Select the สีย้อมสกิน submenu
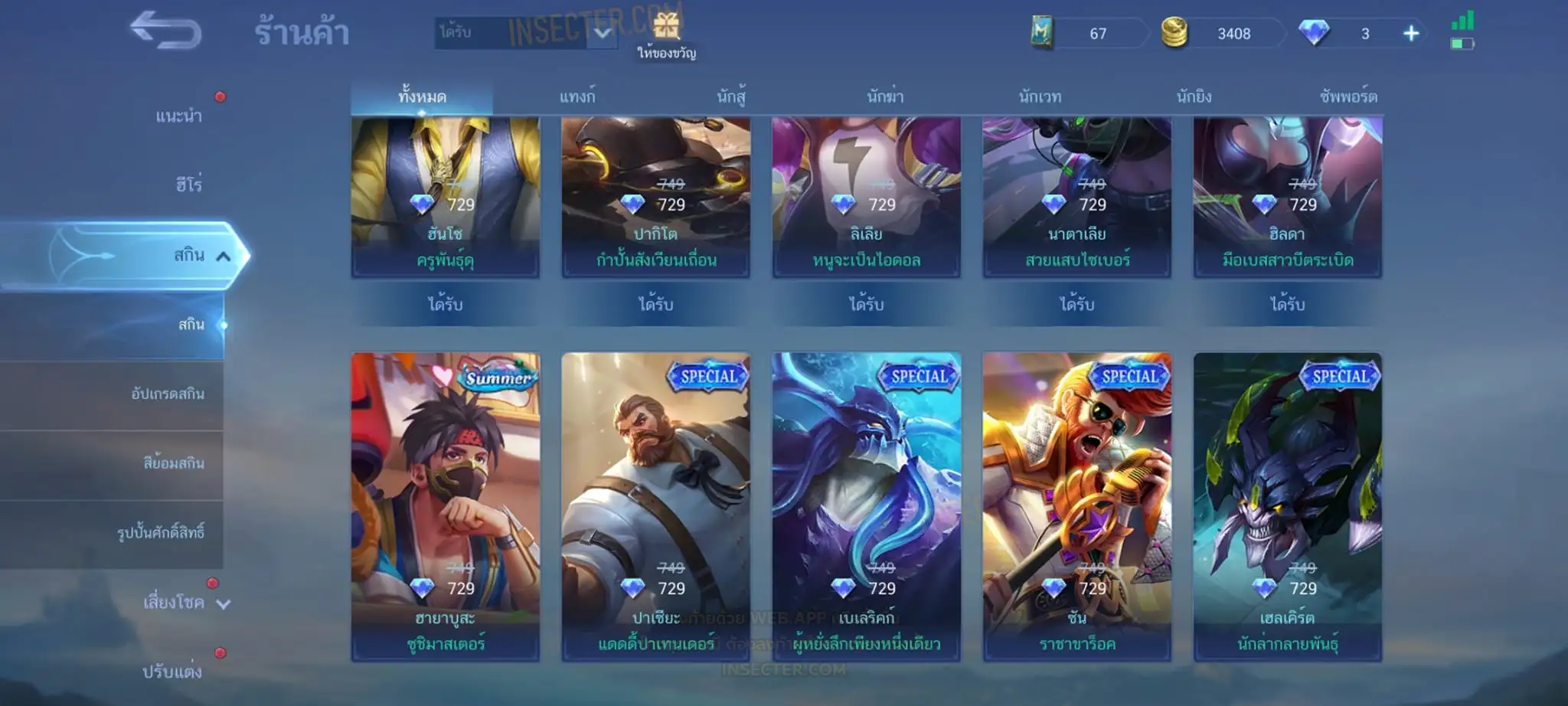1568x706 pixels. (x=173, y=463)
